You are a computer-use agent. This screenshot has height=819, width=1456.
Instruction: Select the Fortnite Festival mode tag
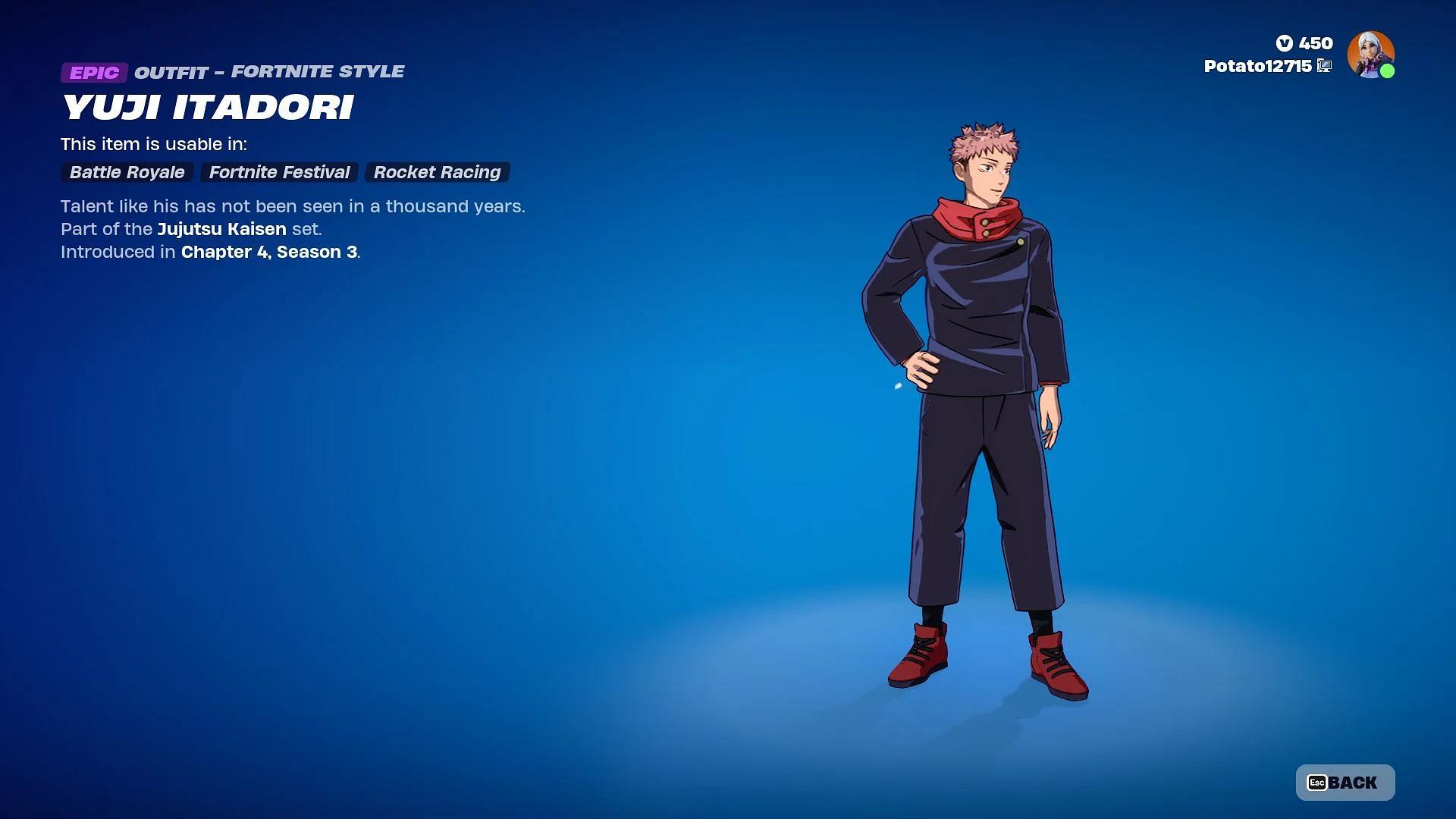(x=279, y=172)
